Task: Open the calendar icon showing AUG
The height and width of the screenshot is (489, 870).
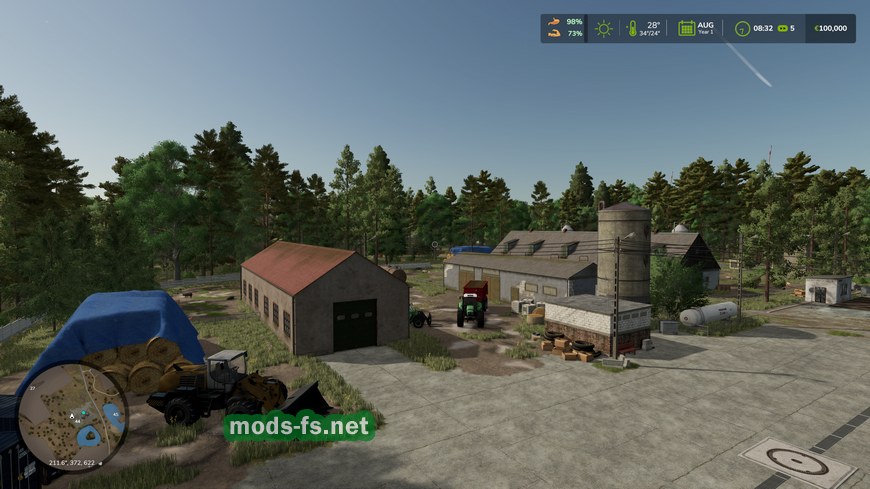Action: [x=687, y=28]
